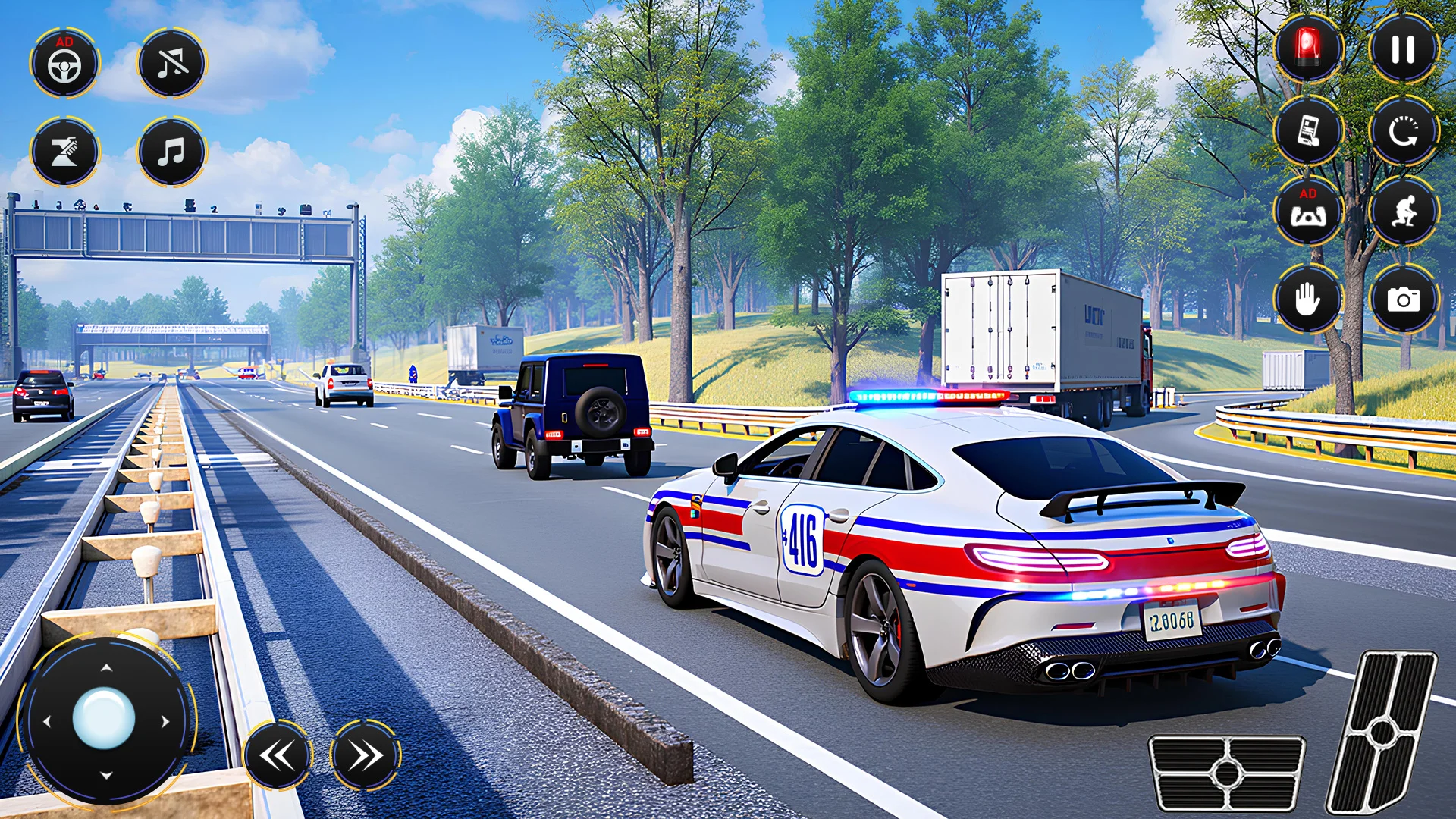Turn on music with the note icon
Screen dimensions: 1456x819
pos(172,152)
